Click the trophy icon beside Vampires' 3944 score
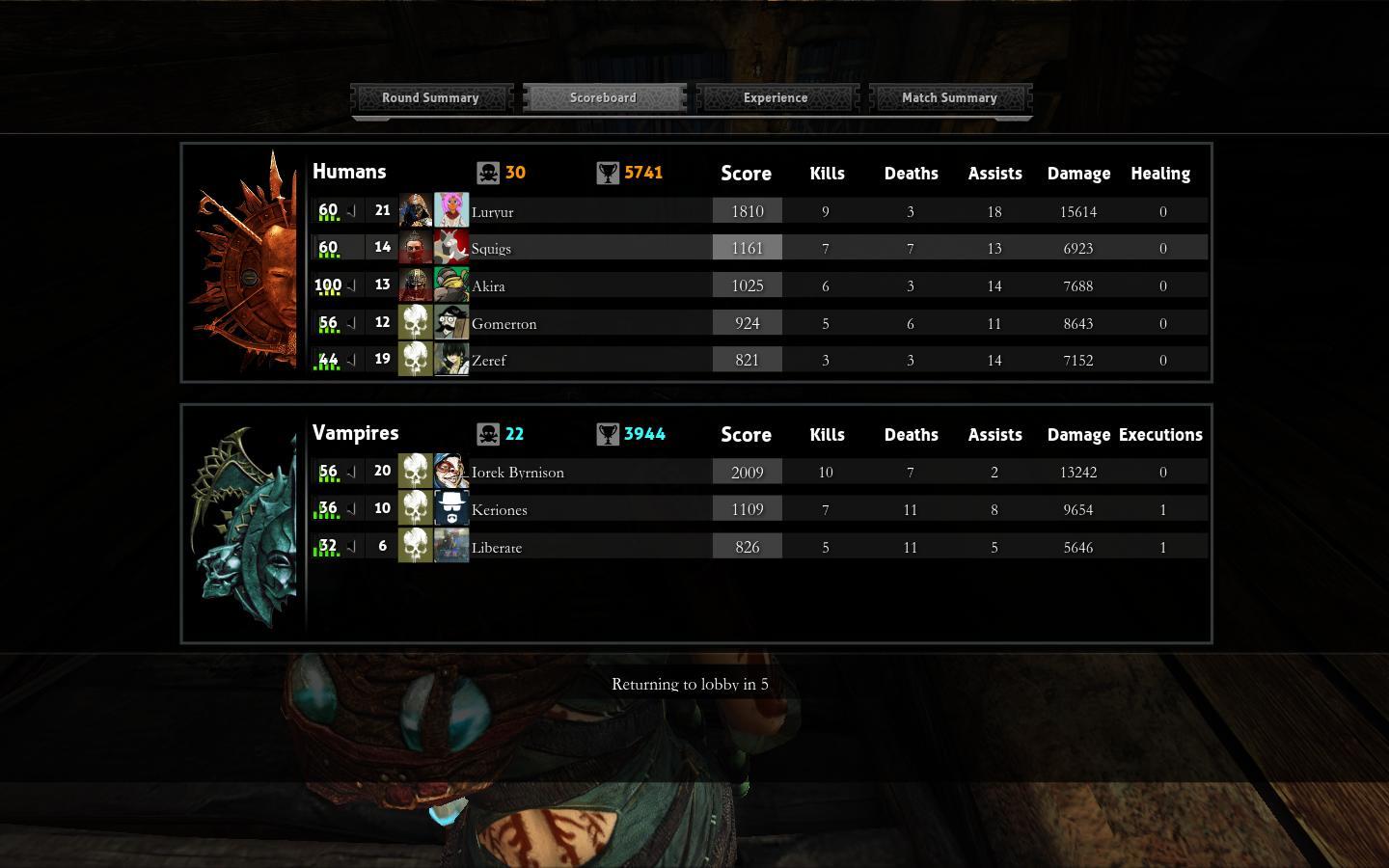1389x868 pixels. pos(606,433)
